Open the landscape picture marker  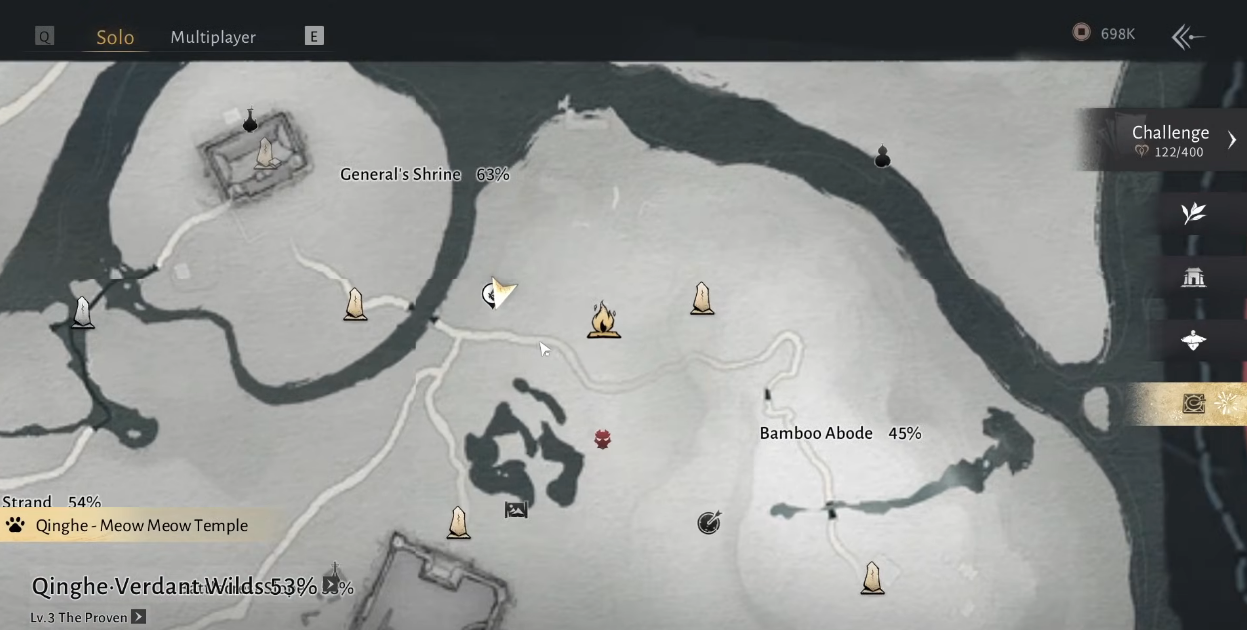[x=516, y=510]
